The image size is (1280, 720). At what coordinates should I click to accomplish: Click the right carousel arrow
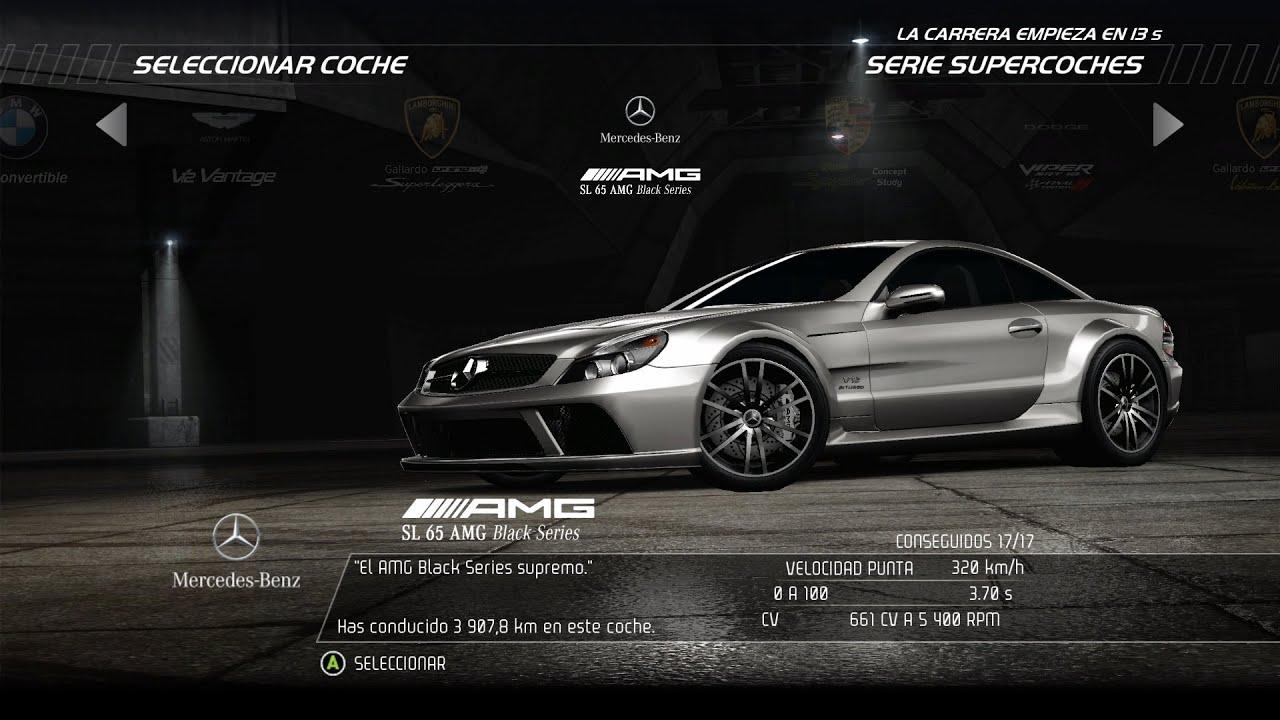point(1167,125)
